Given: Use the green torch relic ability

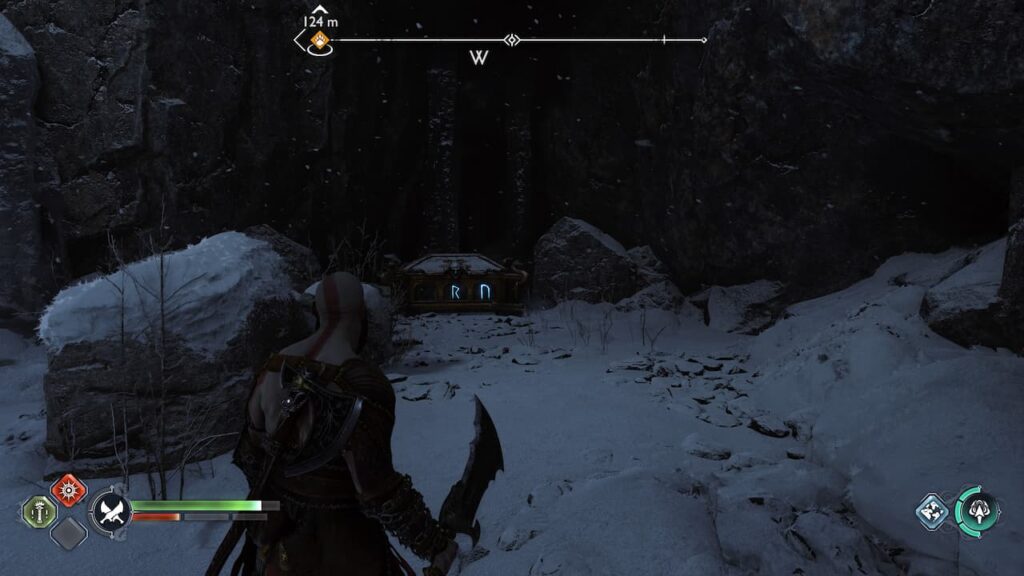Looking at the screenshot, I should coord(38,512).
